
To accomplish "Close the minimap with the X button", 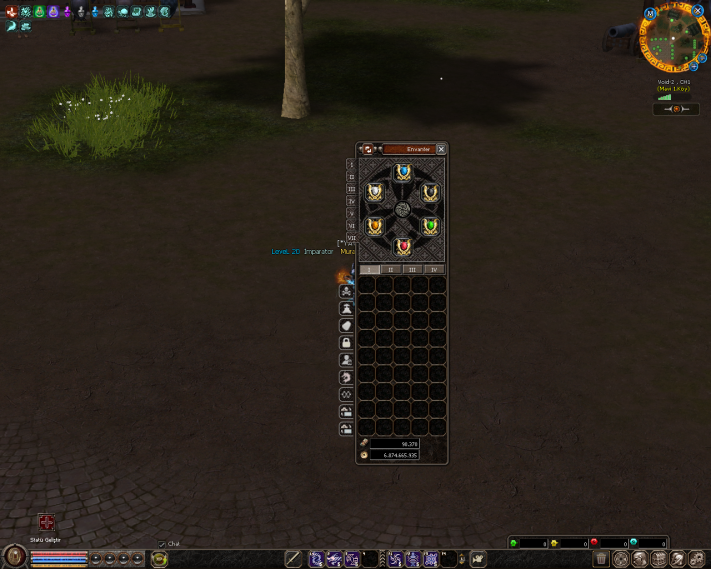I will click(698, 10).
